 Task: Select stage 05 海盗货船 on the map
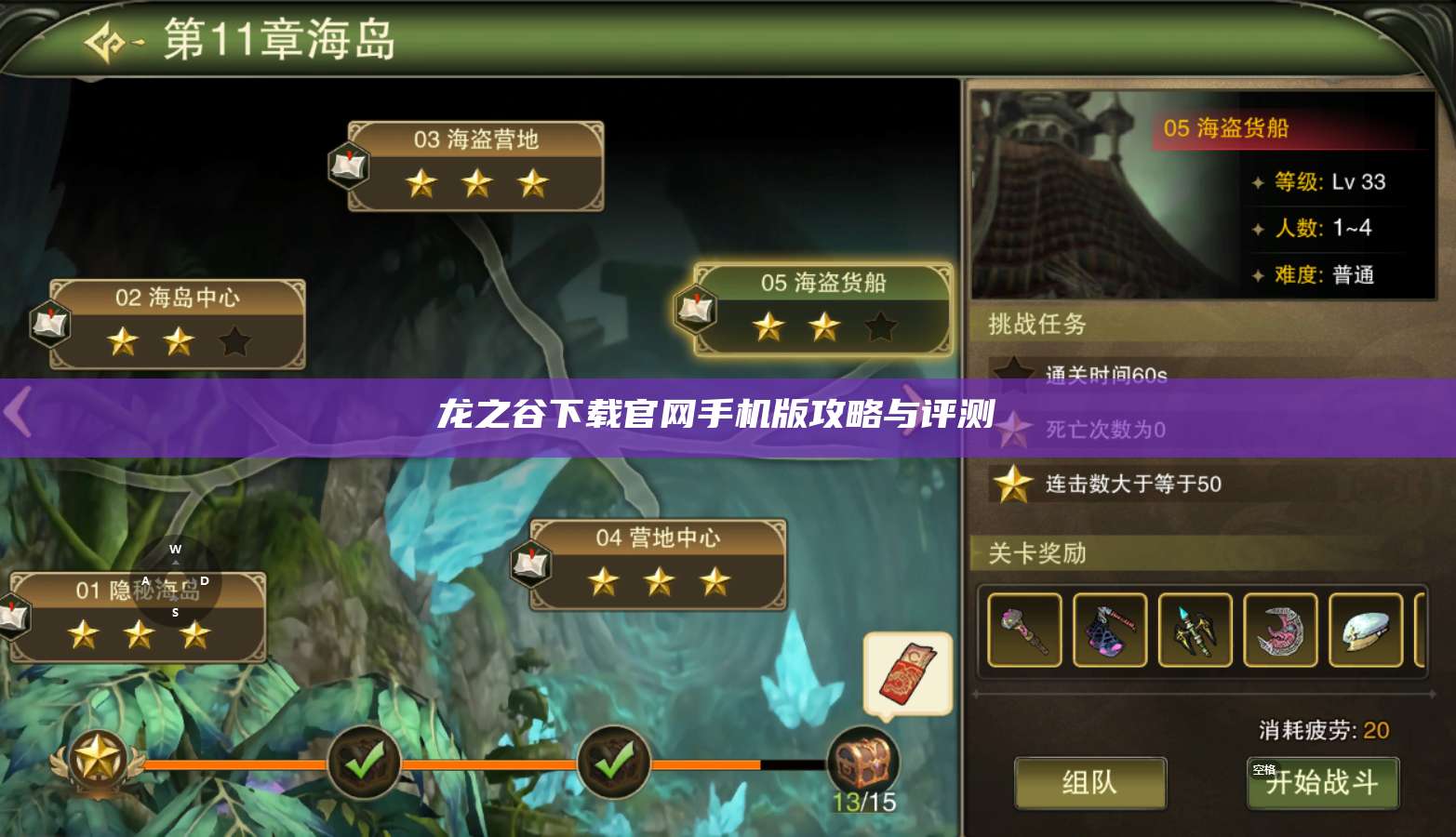click(x=823, y=285)
